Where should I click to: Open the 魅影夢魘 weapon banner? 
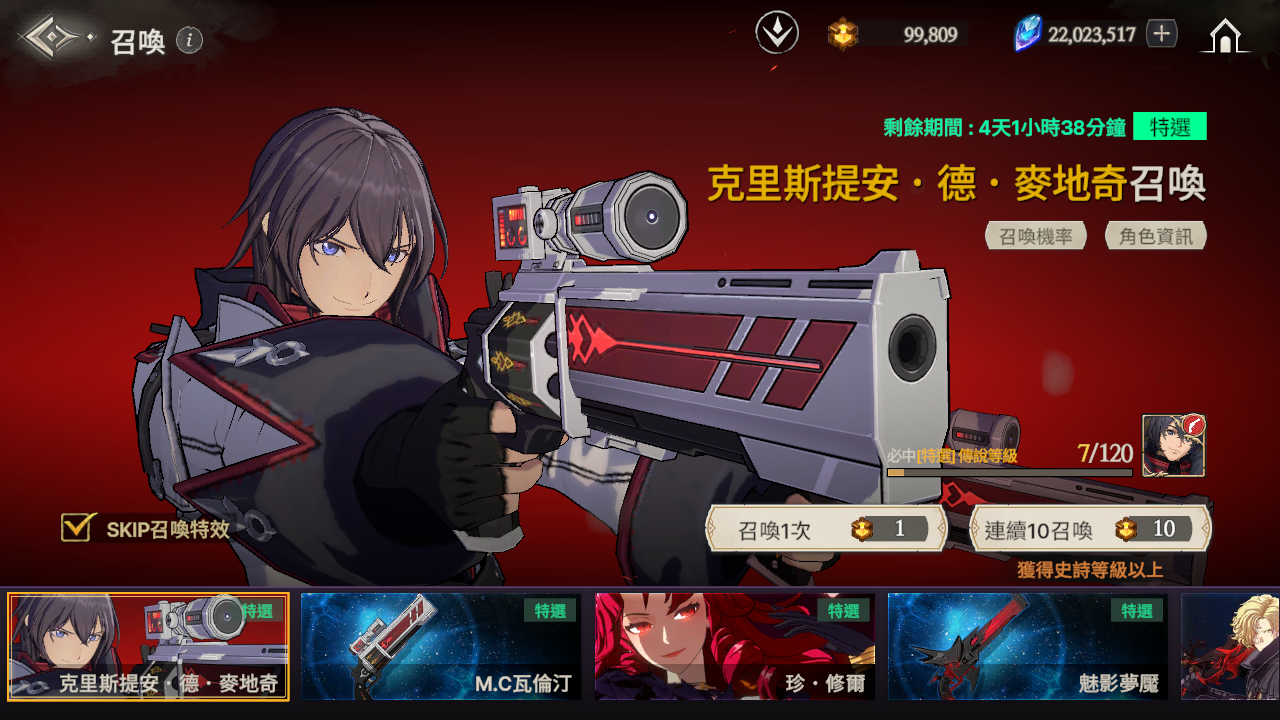point(1027,646)
